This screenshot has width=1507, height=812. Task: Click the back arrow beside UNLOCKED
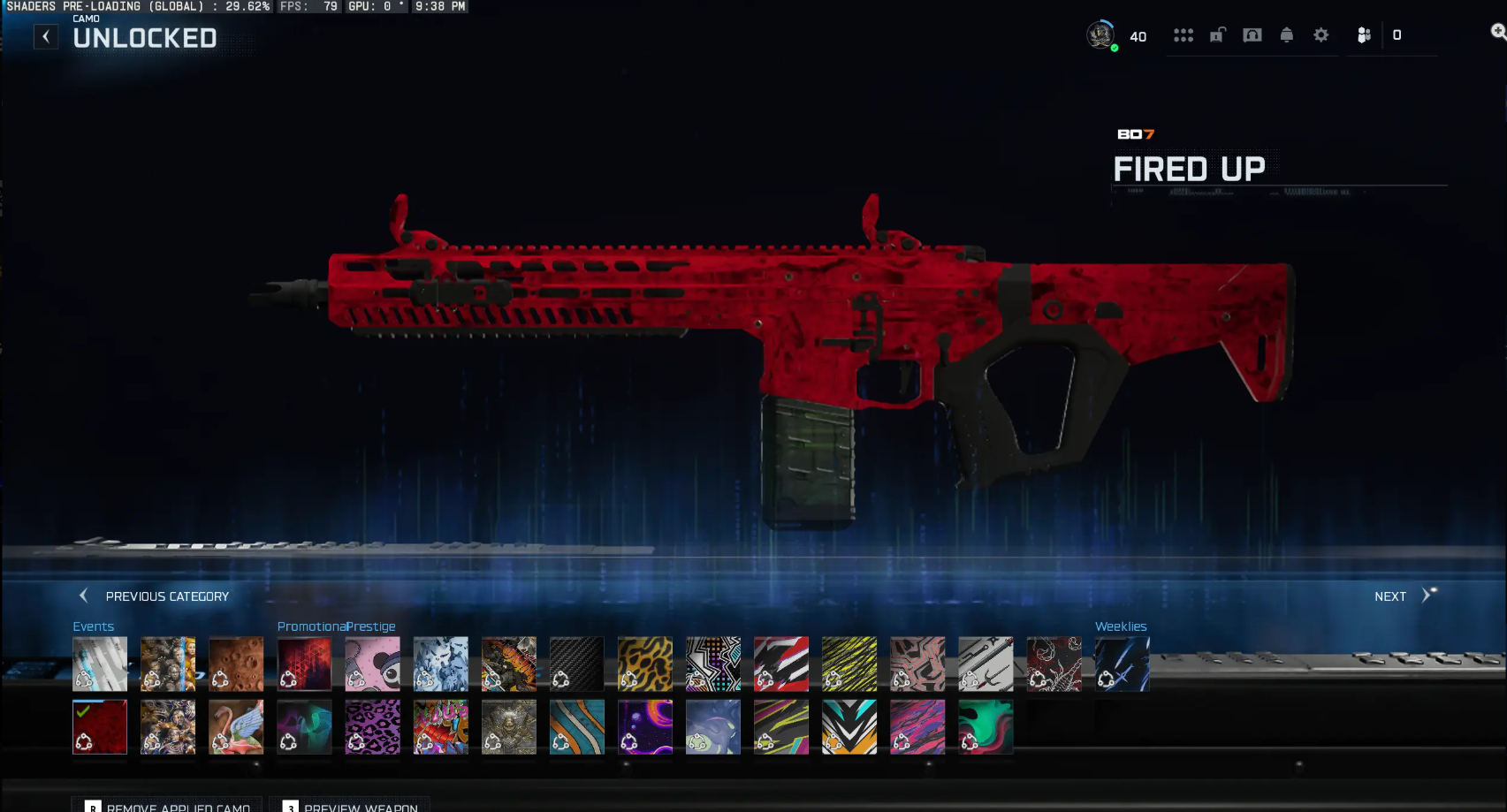pyautogui.click(x=46, y=36)
